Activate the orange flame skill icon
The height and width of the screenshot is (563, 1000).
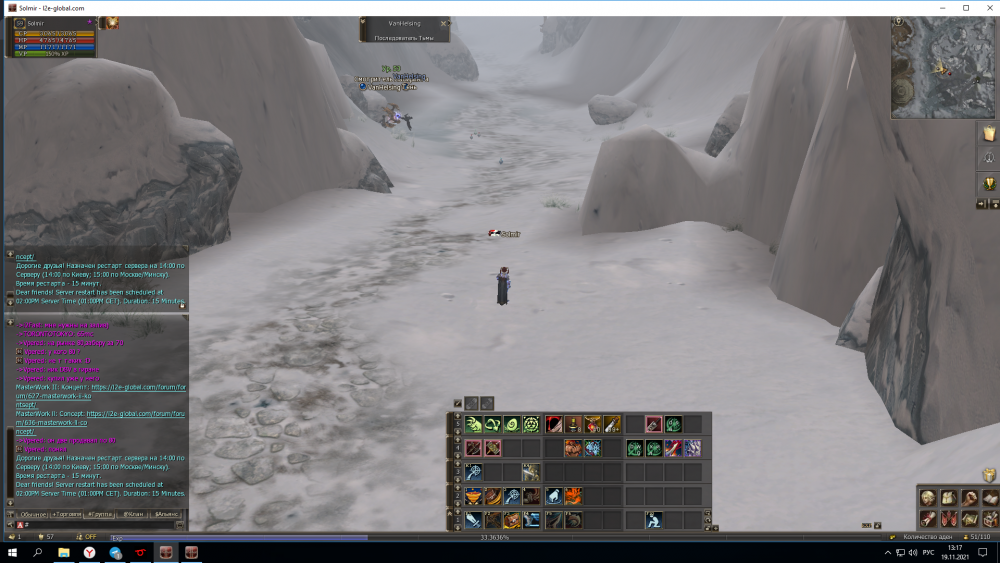(573, 496)
